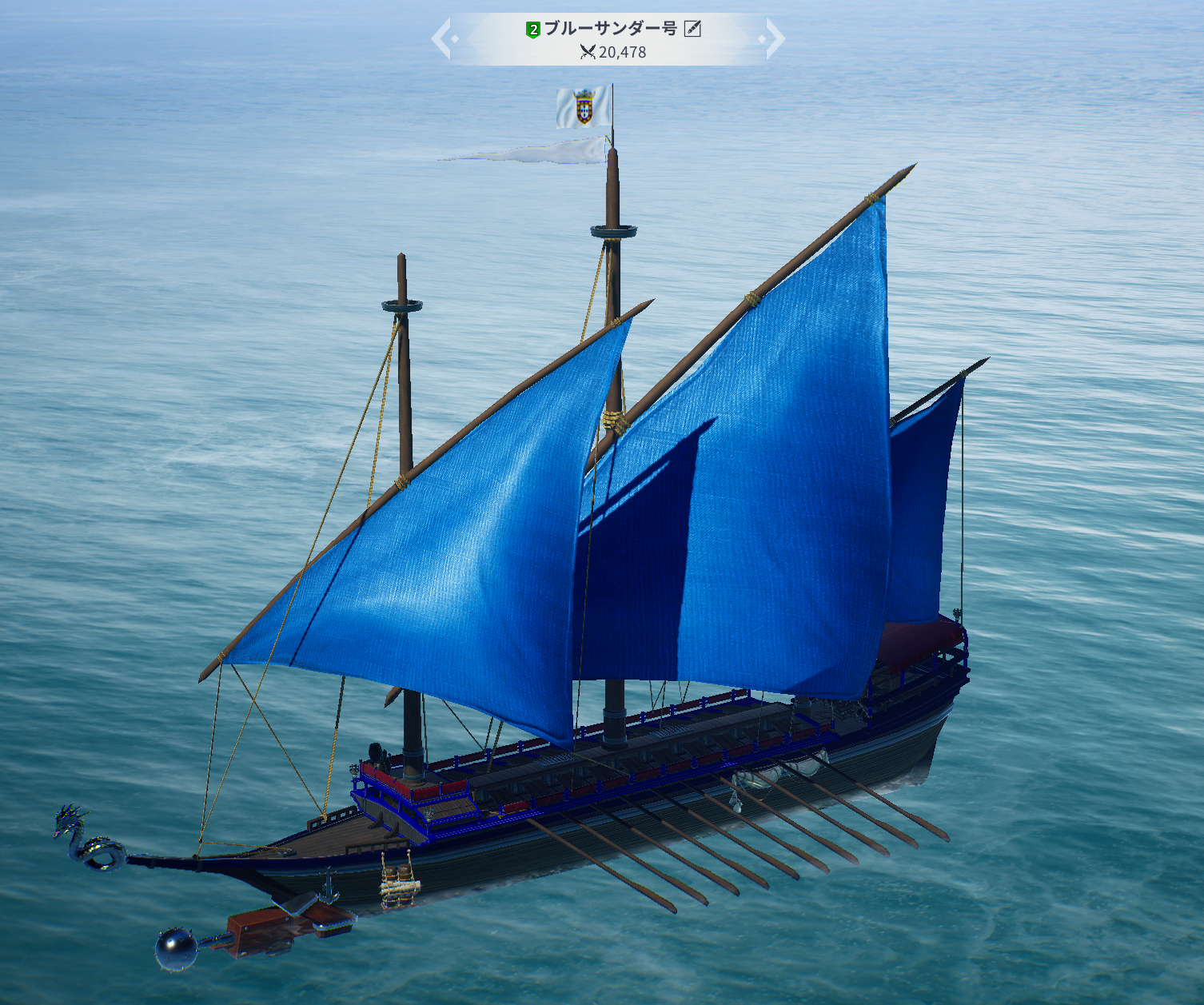1204x1005 pixels.
Task: Edit the ship name with the pen icon
Action: tap(692, 30)
